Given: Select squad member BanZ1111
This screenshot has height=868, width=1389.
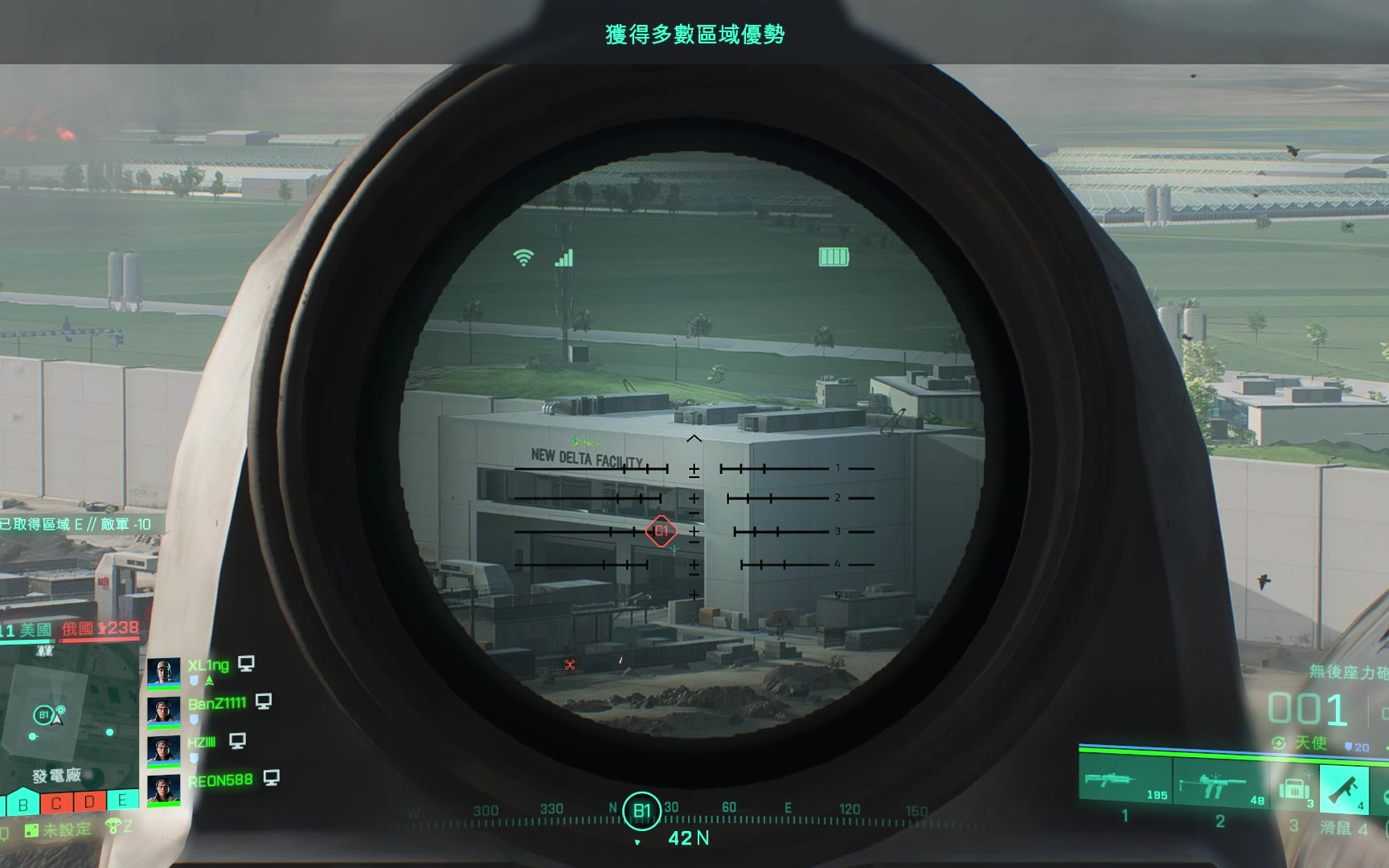Looking at the screenshot, I should 216,704.
